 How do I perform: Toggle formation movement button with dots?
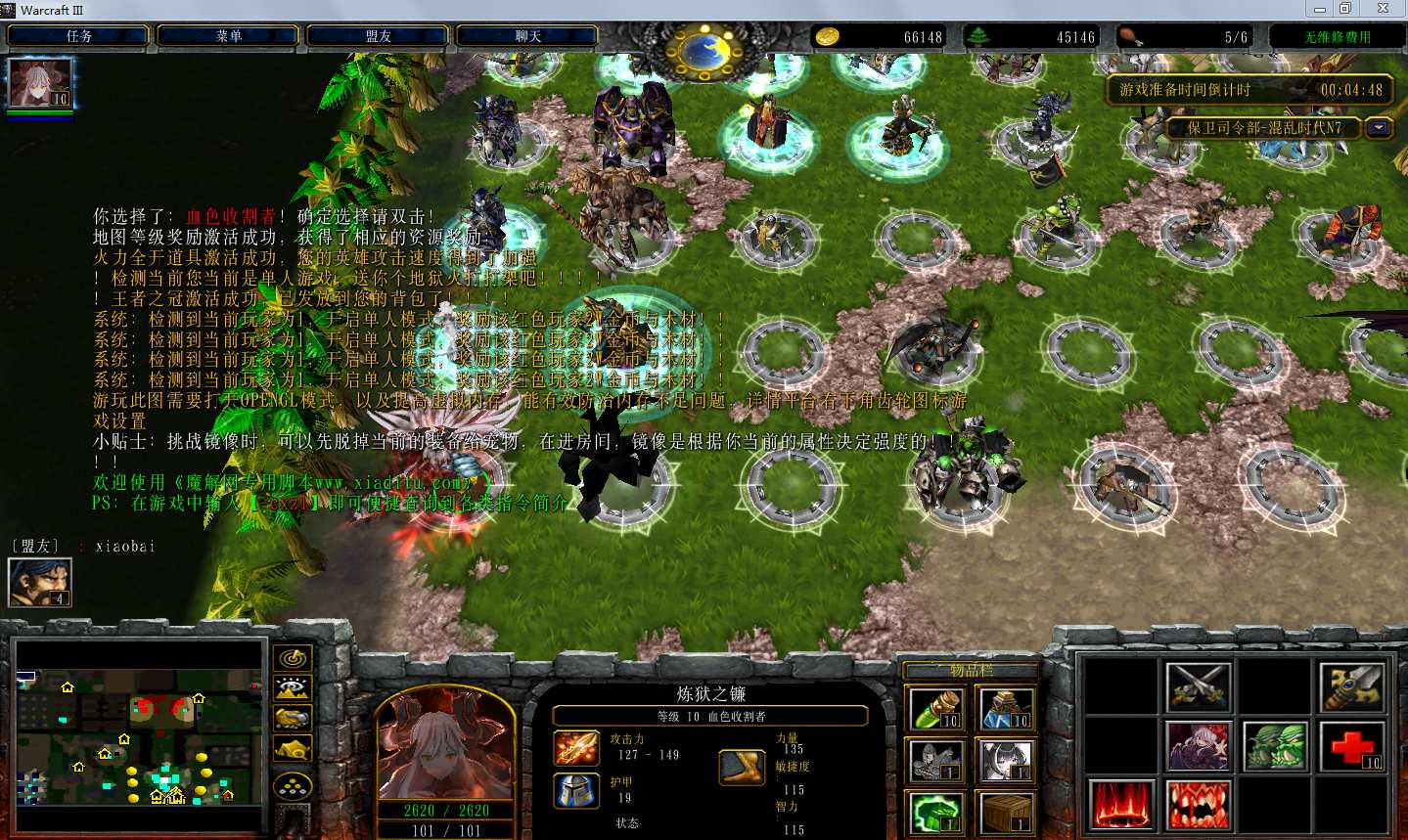click(293, 785)
